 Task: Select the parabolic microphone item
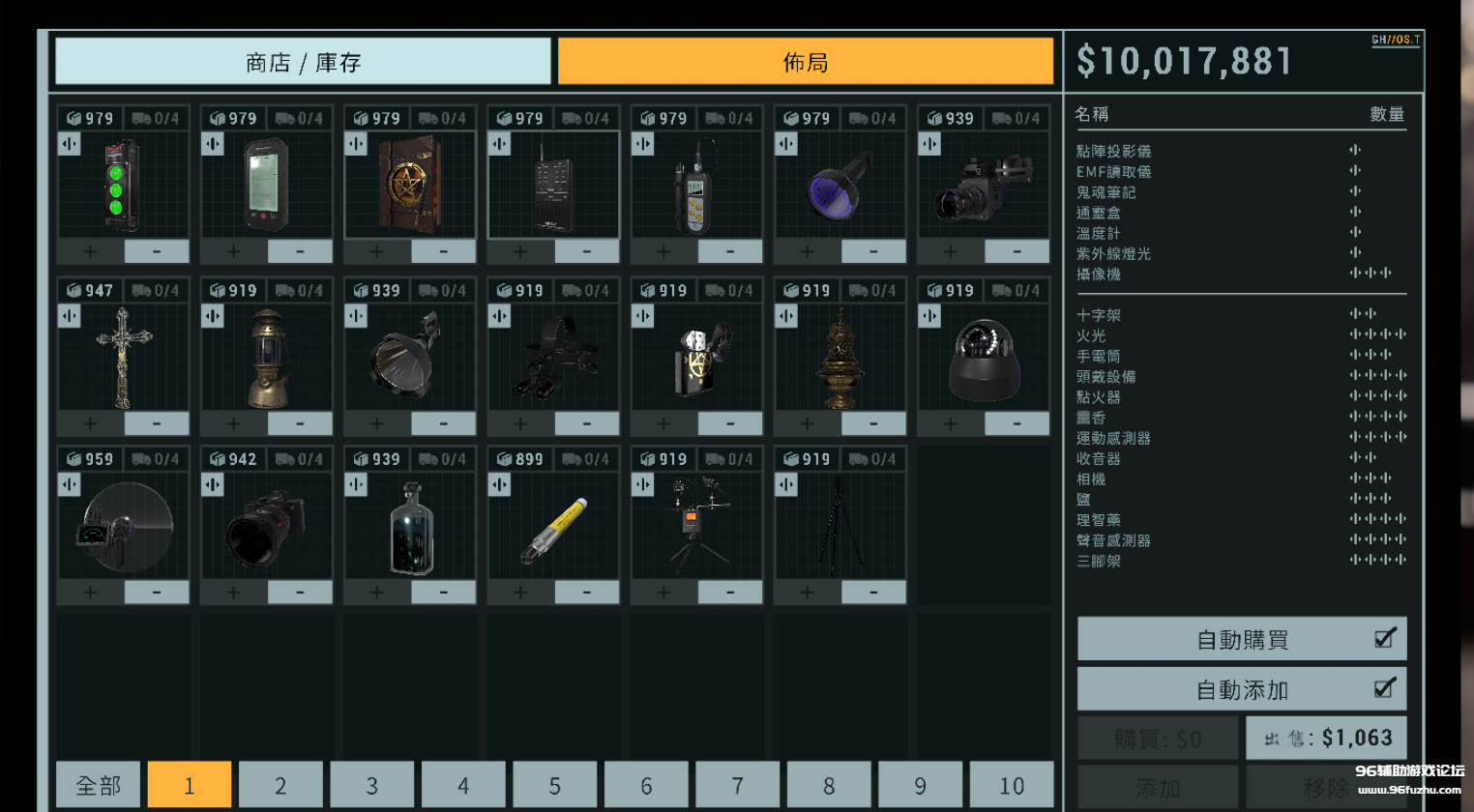tap(123, 522)
